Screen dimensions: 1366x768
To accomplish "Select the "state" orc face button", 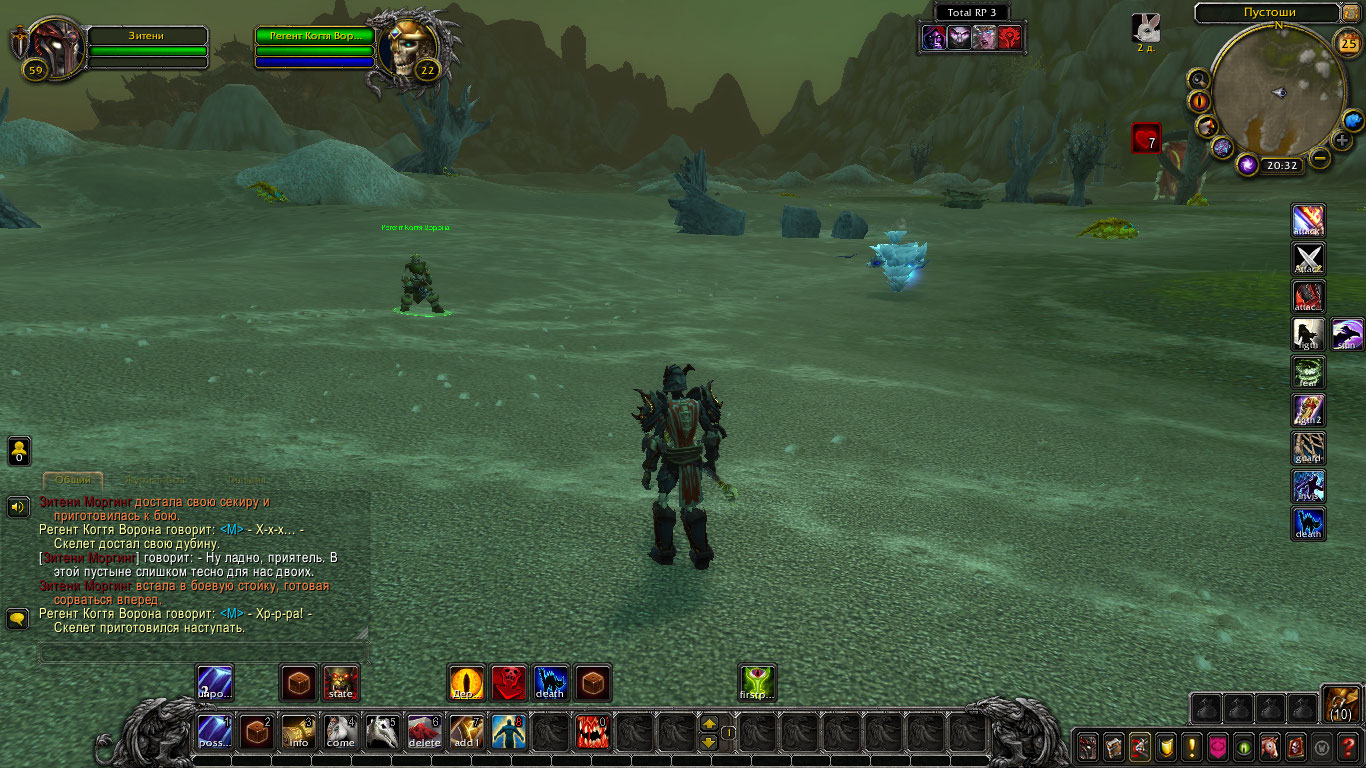I will coord(341,683).
